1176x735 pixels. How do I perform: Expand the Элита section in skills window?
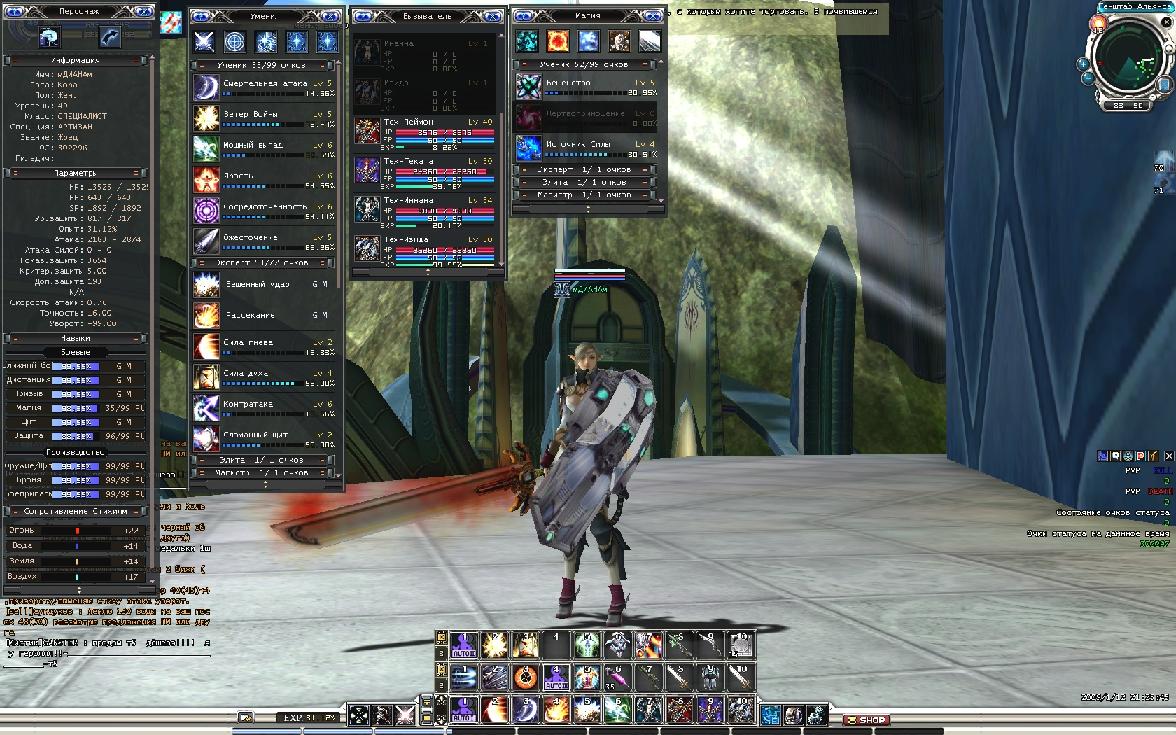[x=265, y=460]
